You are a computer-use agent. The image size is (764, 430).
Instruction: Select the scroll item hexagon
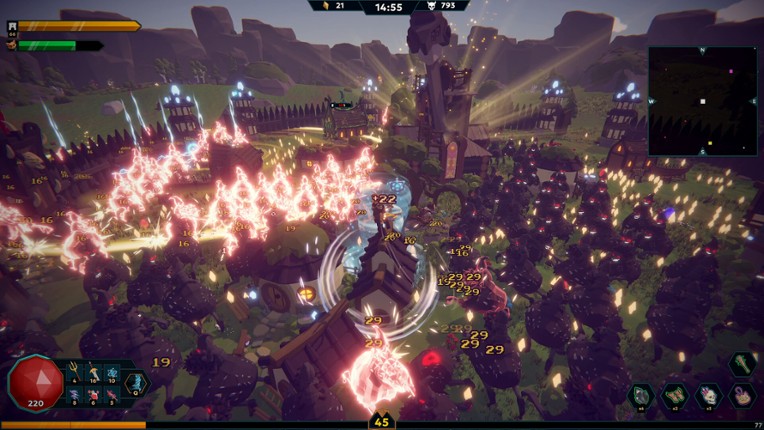(x=674, y=396)
